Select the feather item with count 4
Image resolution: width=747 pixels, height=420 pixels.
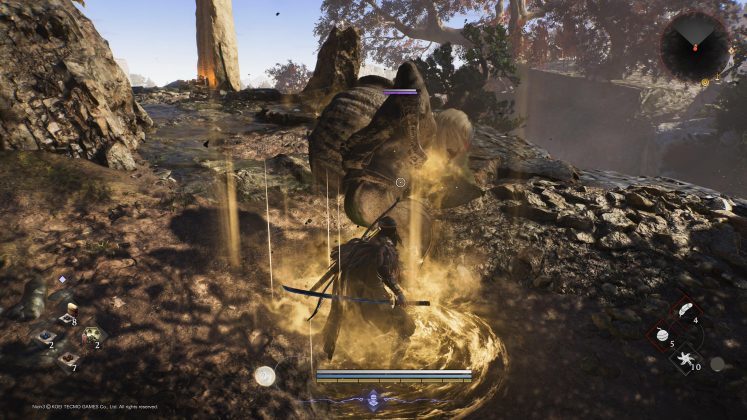coord(684,311)
